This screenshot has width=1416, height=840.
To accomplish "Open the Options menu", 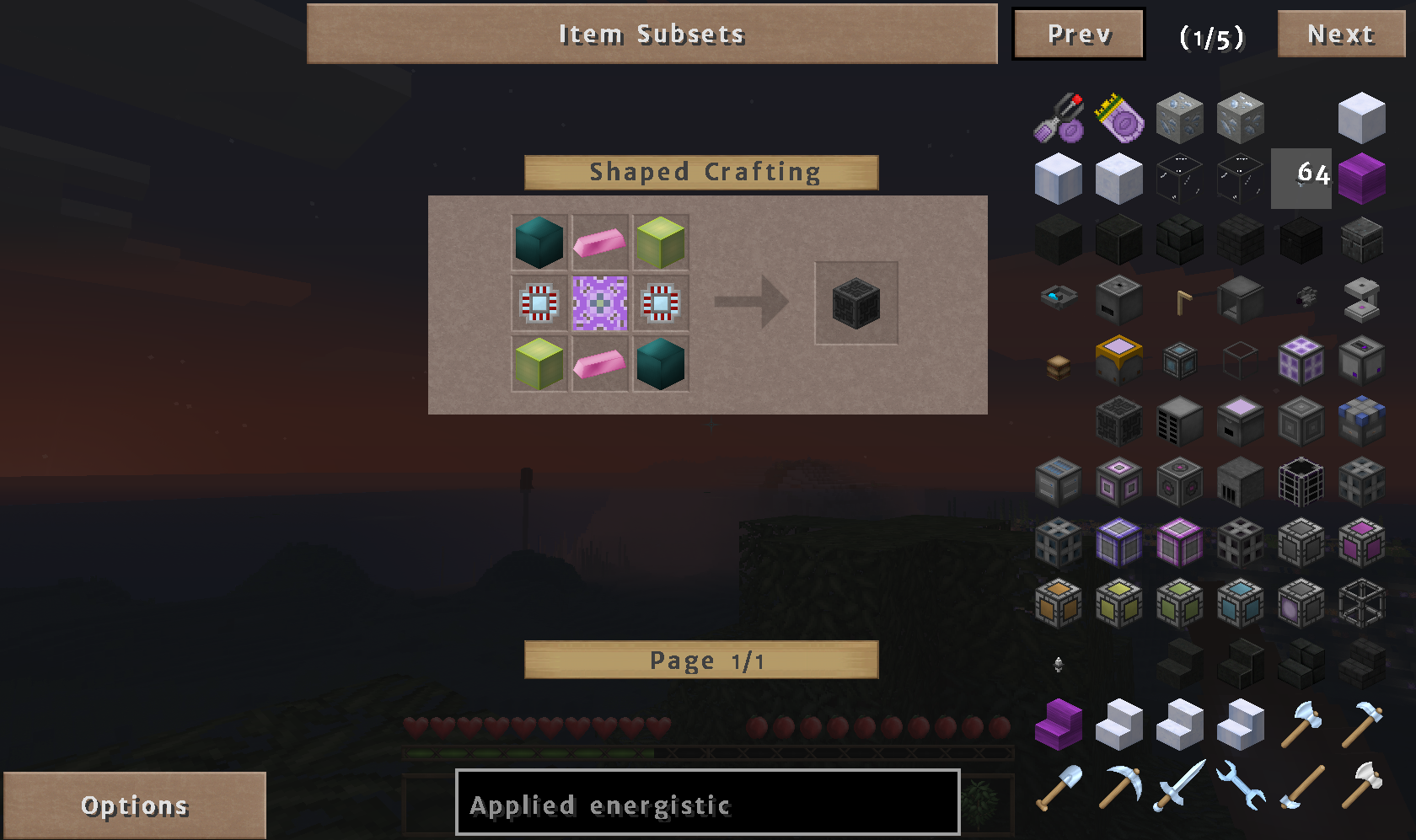I will click(x=135, y=805).
